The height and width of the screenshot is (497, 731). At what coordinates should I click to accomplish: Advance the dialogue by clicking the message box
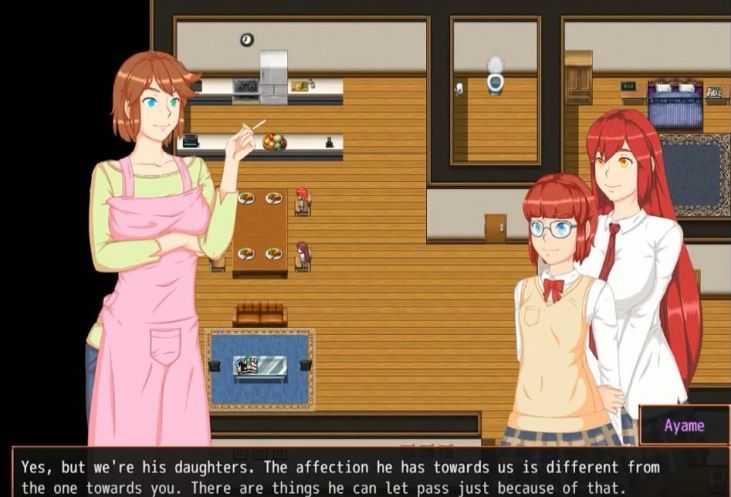pyautogui.click(x=366, y=472)
